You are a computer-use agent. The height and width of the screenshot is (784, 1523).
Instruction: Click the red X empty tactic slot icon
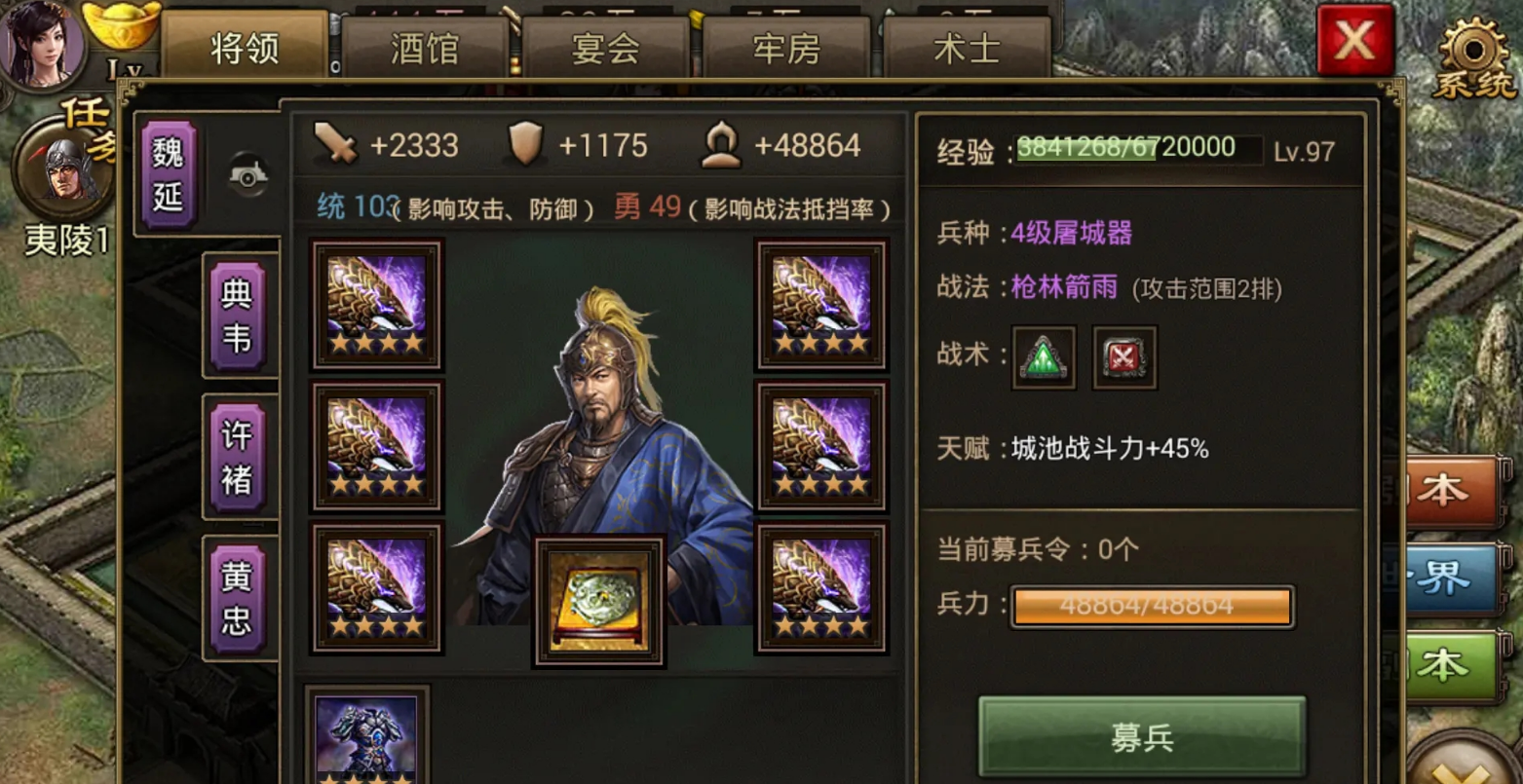click(1123, 356)
